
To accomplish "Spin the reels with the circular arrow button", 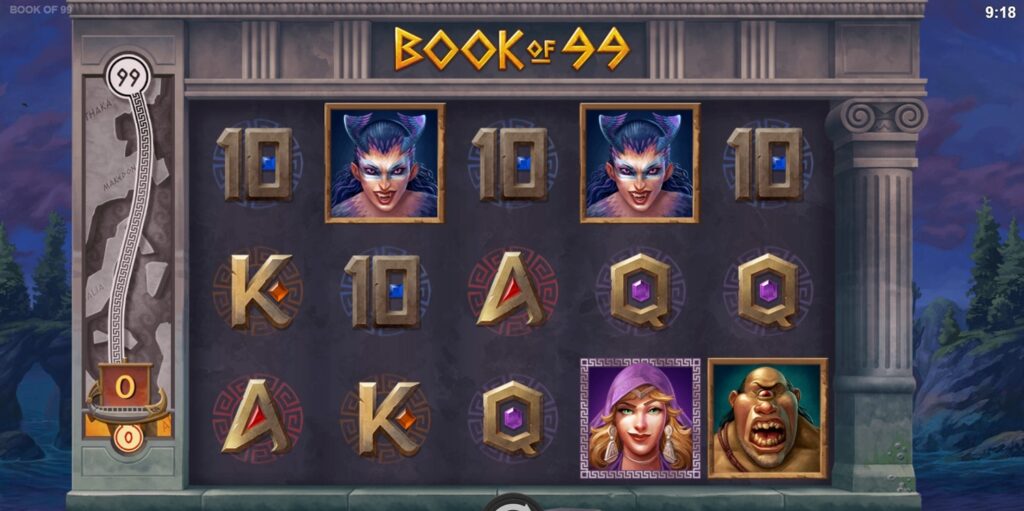I will coord(512,503).
